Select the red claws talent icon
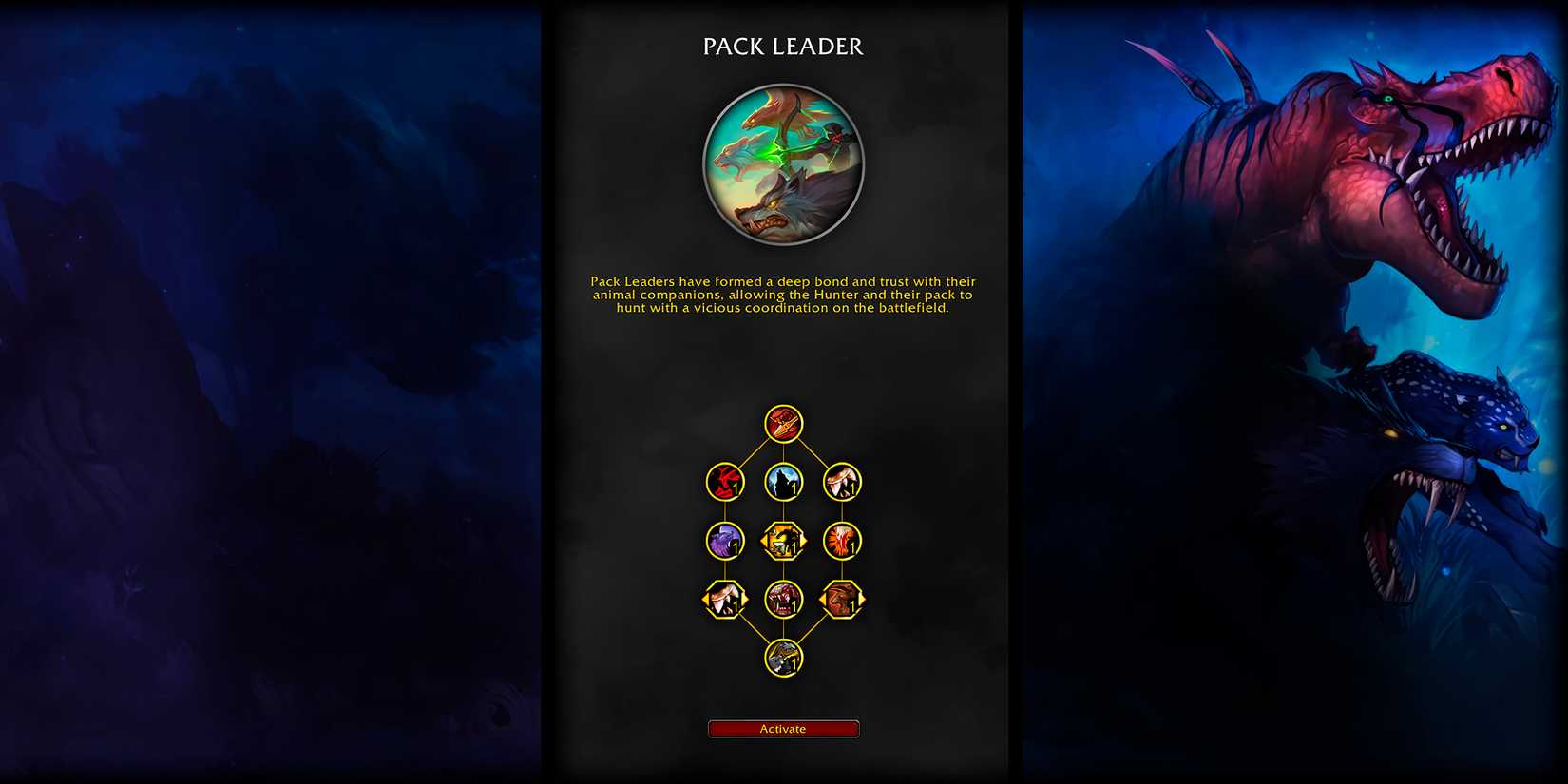 point(724,482)
